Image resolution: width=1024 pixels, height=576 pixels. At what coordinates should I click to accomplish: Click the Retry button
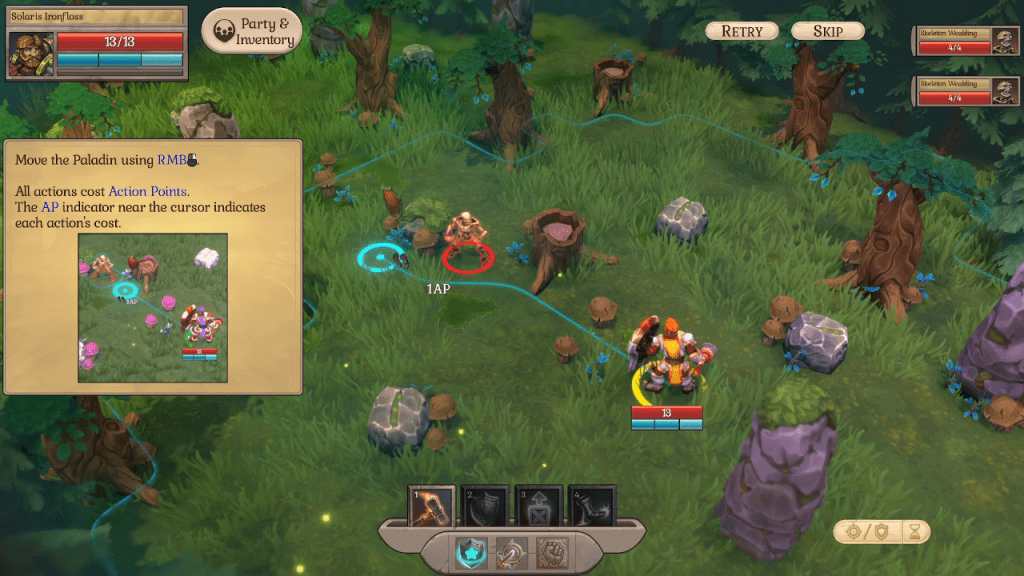[741, 31]
